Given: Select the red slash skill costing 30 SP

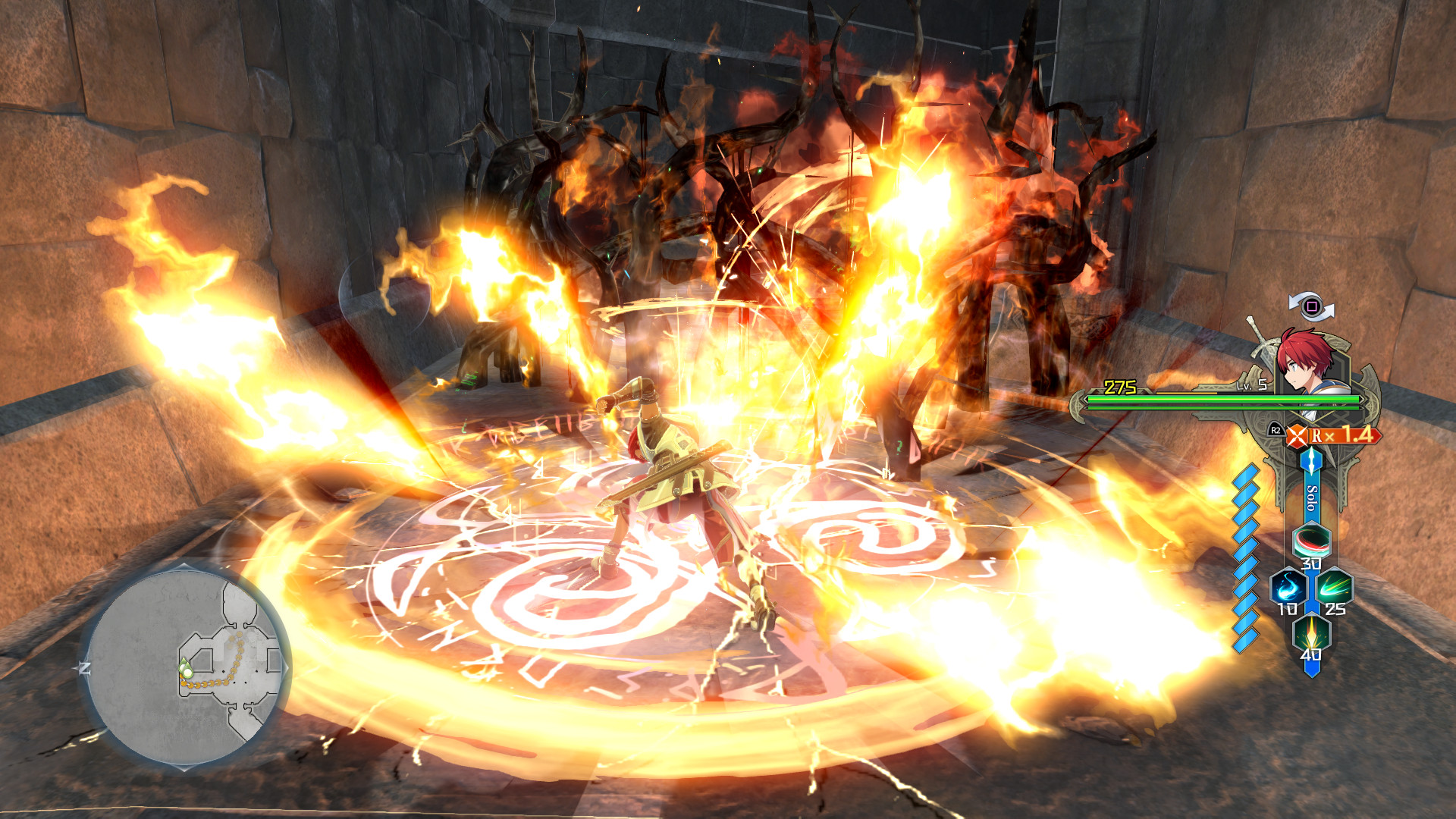Looking at the screenshot, I should point(1312,540).
